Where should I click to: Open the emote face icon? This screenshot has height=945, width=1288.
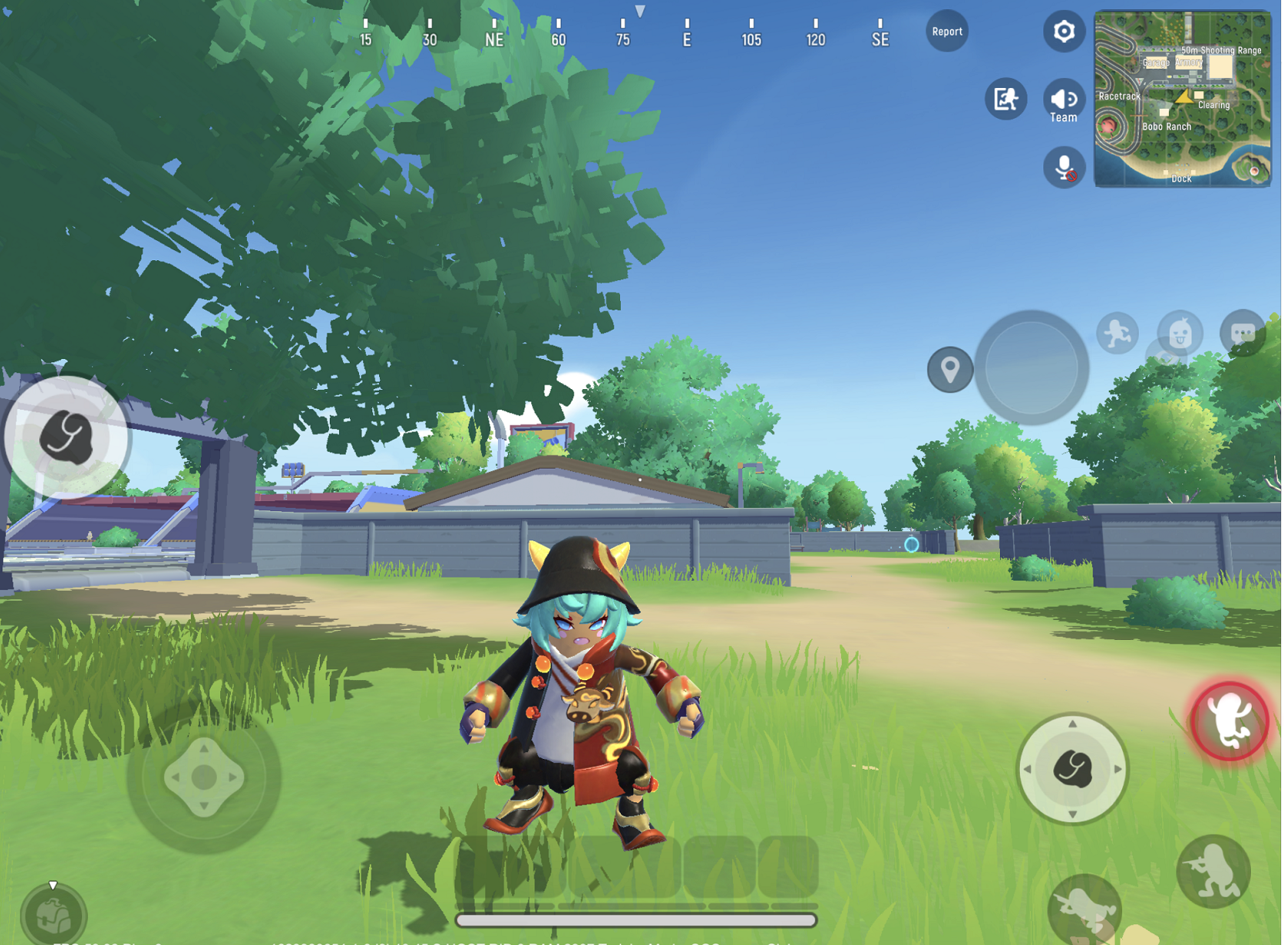click(x=1179, y=334)
